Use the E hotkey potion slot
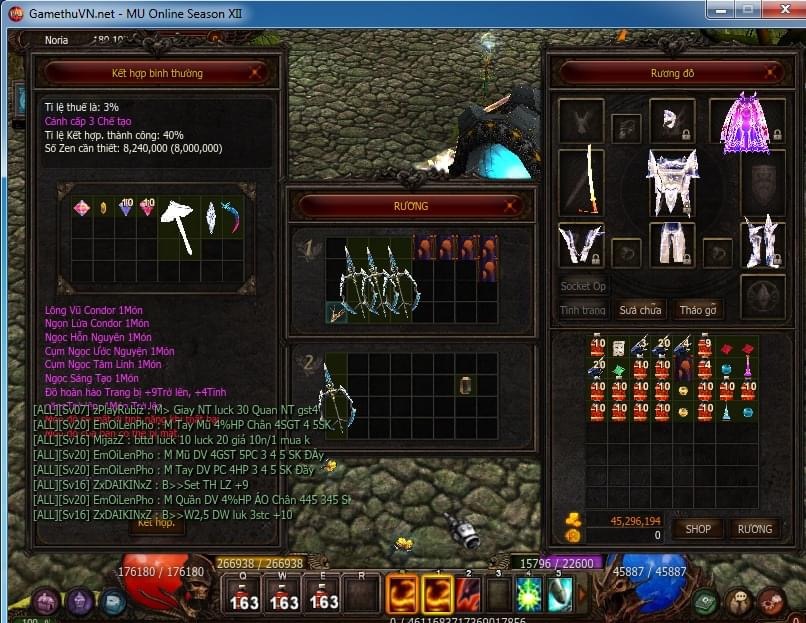806x623 pixels. tap(323, 594)
